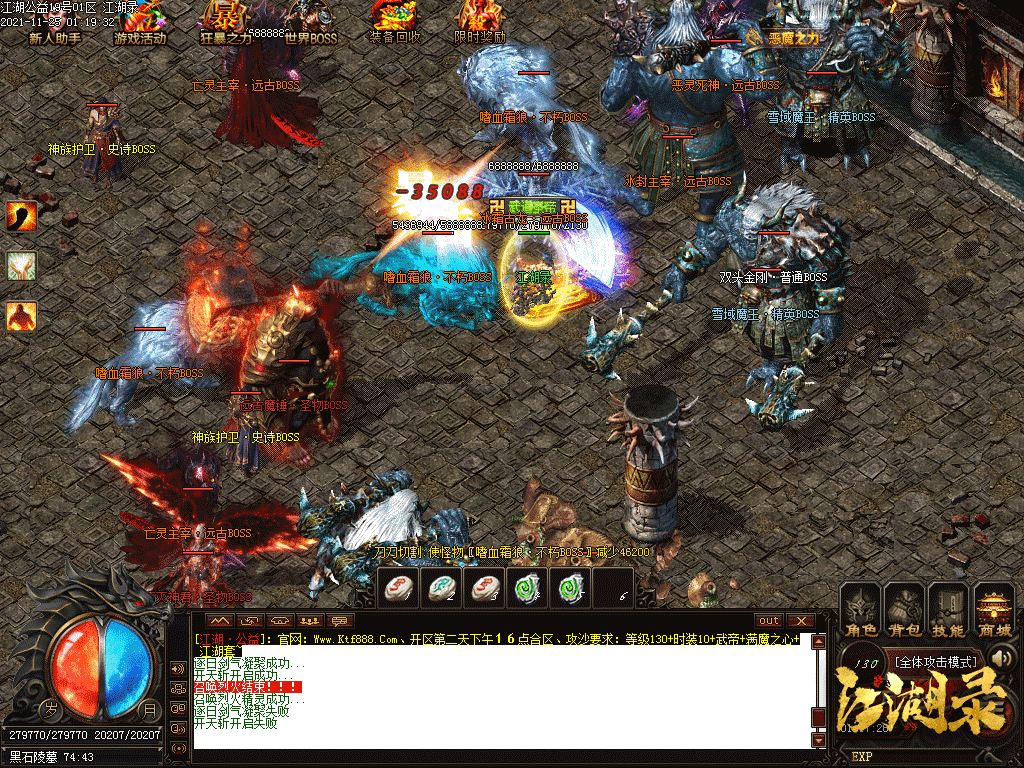This screenshot has width=1024, height=768.
Task: Use the green swirl stone in slot 4
Action: (x=527, y=587)
